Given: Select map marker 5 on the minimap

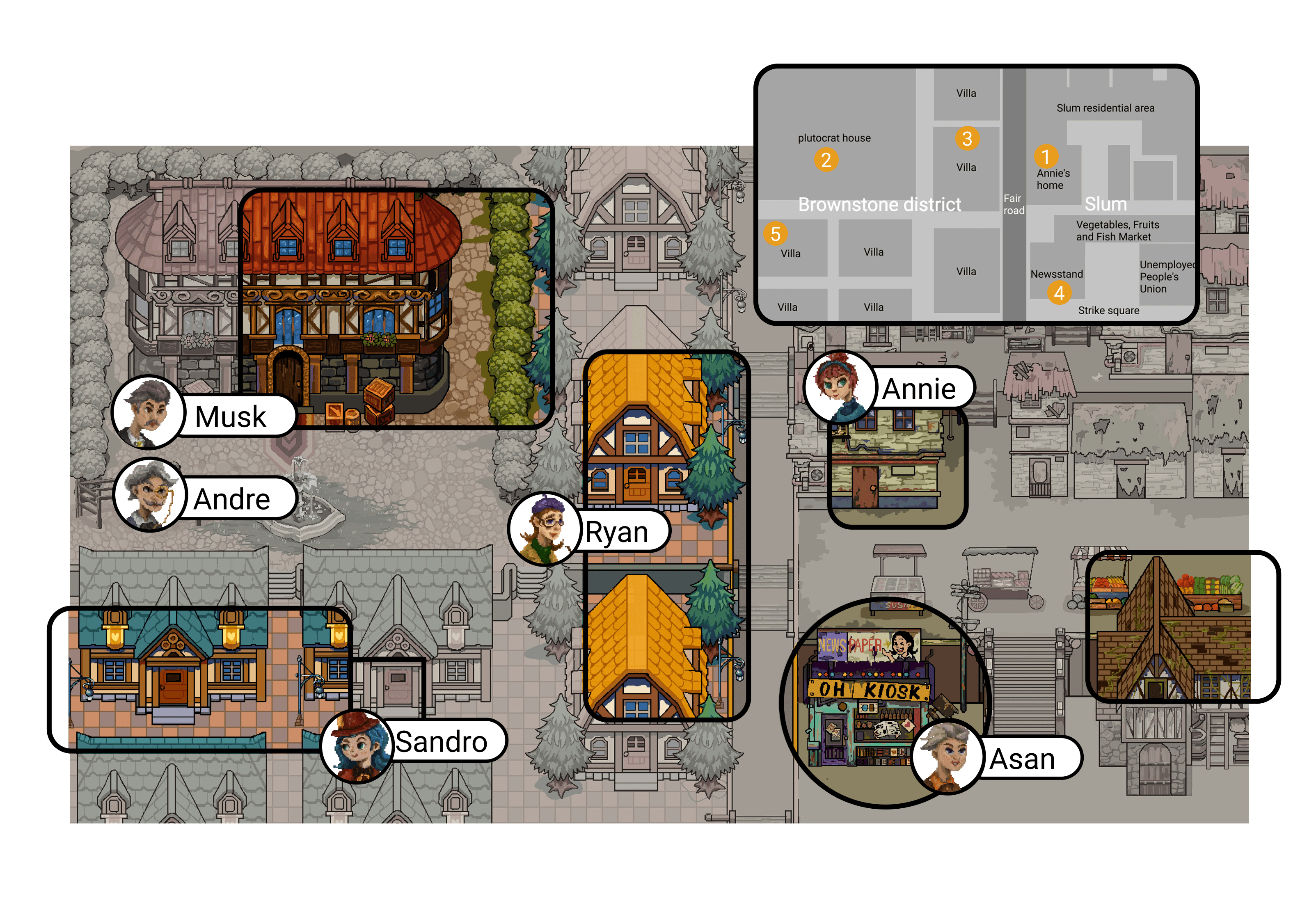Looking at the screenshot, I should [775, 233].
